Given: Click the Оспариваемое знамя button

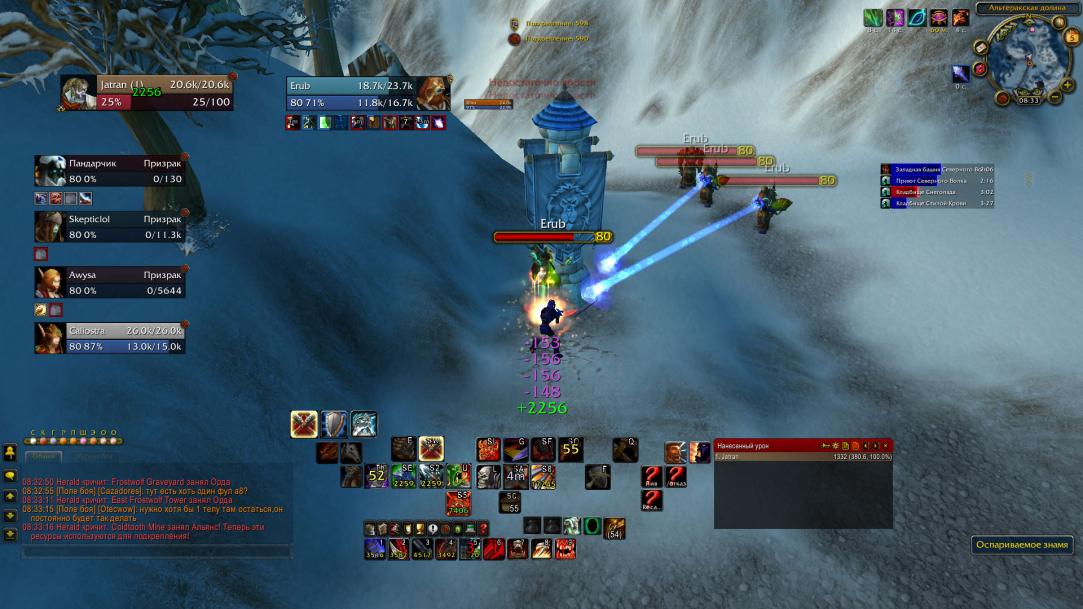Looking at the screenshot, I should click(x=1022, y=545).
